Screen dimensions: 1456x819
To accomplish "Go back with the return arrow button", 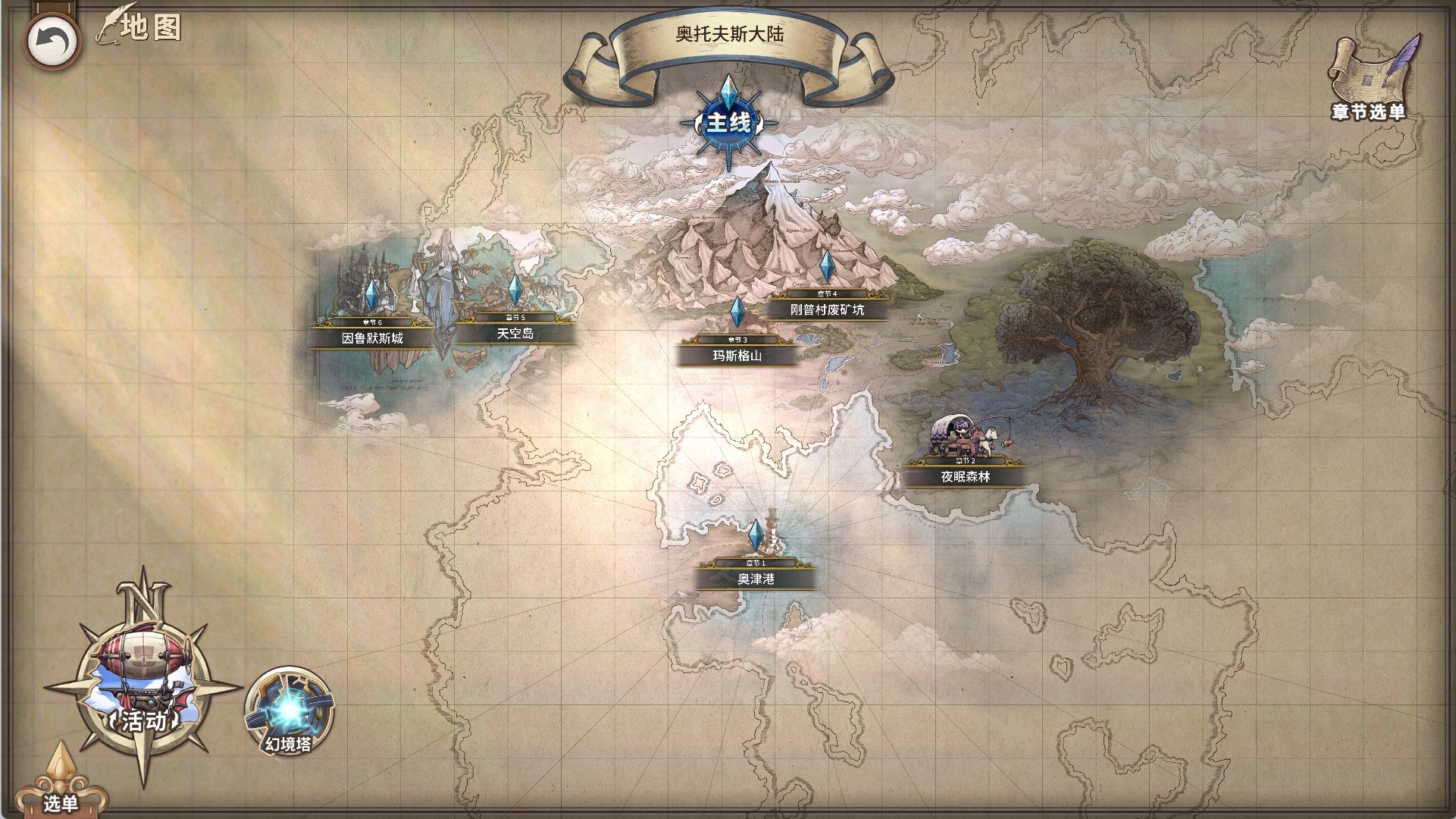I will pyautogui.click(x=52, y=41).
